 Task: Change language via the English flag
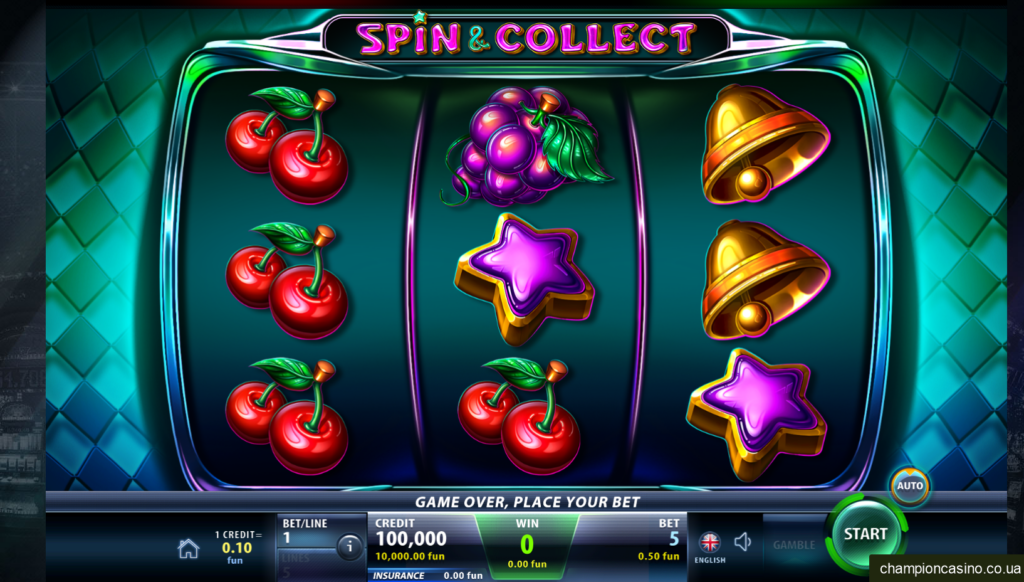[710, 543]
